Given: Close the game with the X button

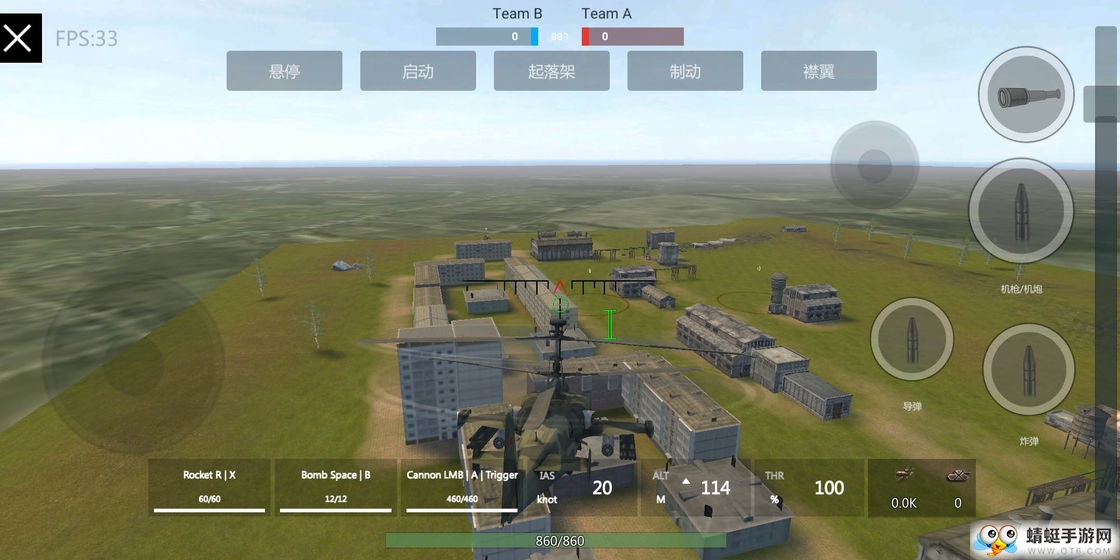Looking at the screenshot, I should tap(20, 39).
